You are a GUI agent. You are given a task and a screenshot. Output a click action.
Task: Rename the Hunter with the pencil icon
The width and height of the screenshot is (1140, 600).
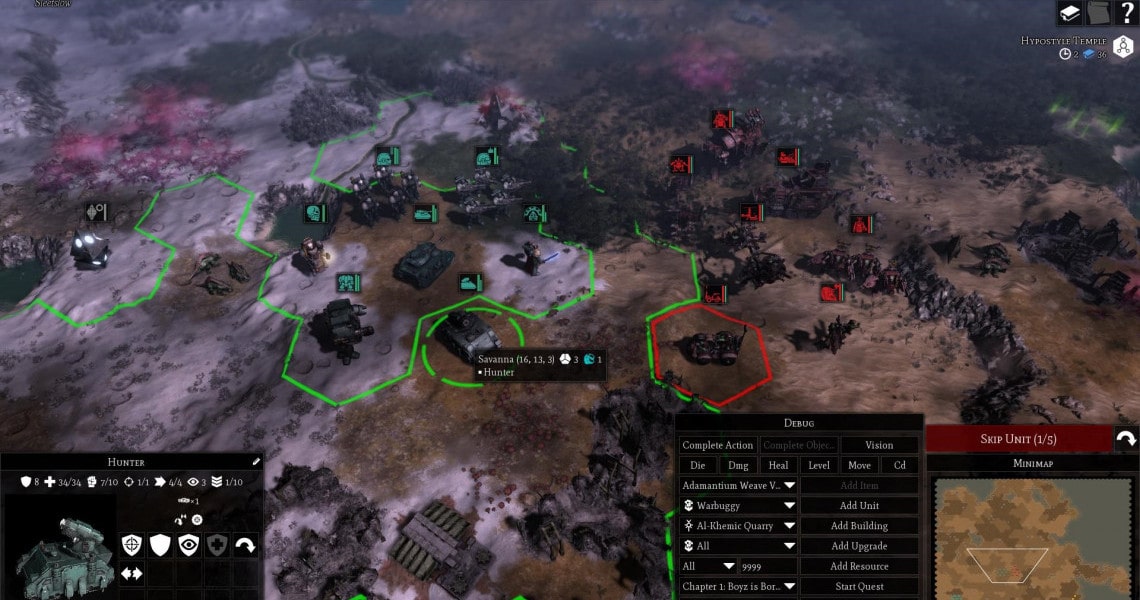(256, 462)
